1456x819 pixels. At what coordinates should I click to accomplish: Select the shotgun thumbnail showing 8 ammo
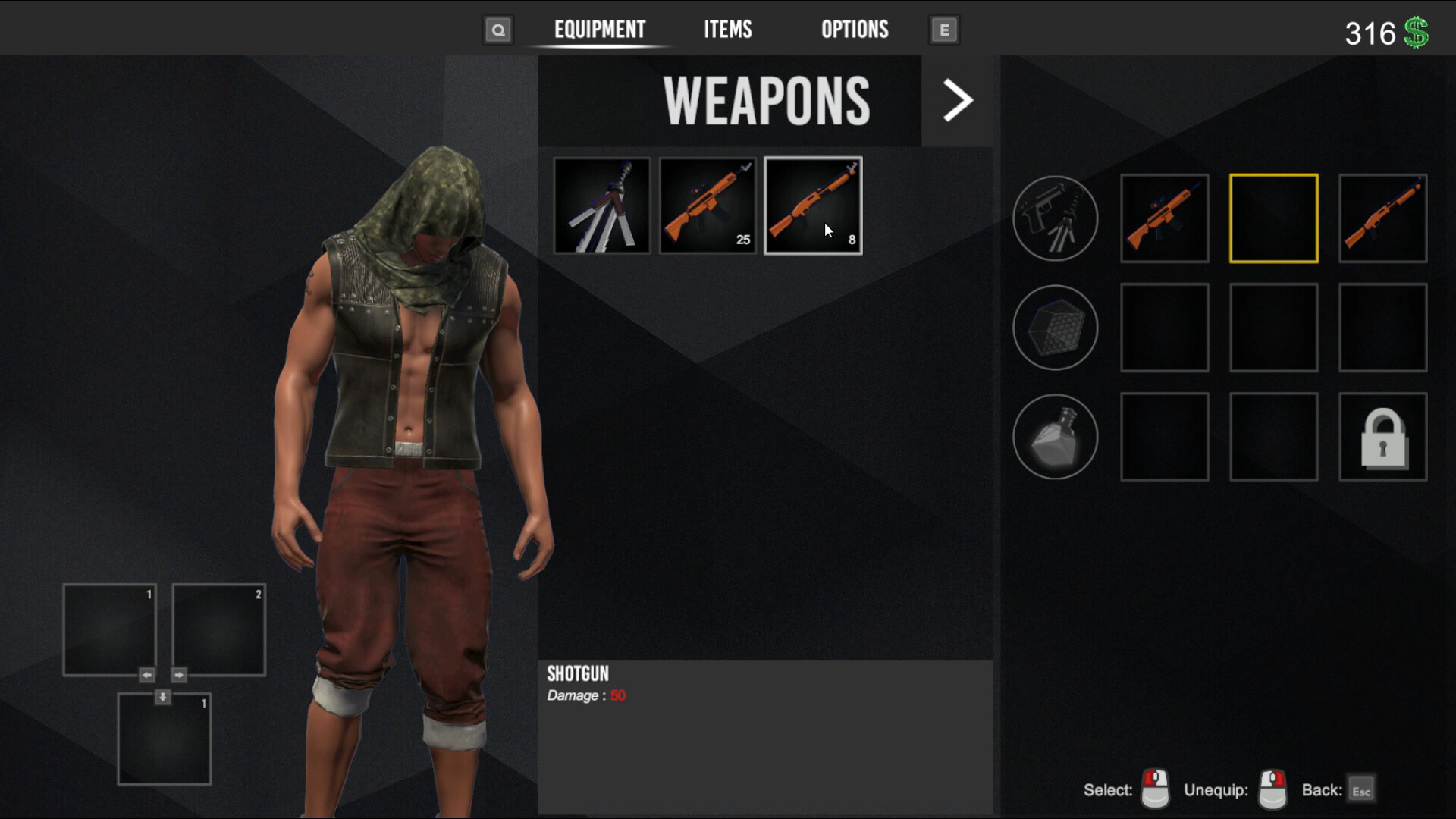pos(812,205)
